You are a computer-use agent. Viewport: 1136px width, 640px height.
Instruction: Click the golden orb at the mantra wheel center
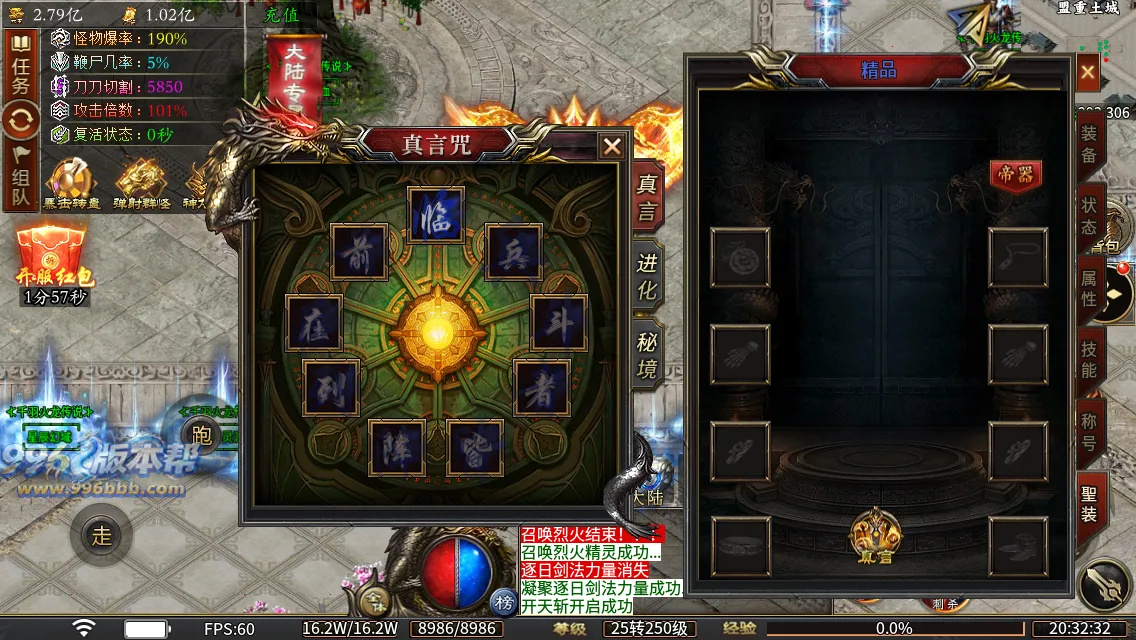pos(436,331)
